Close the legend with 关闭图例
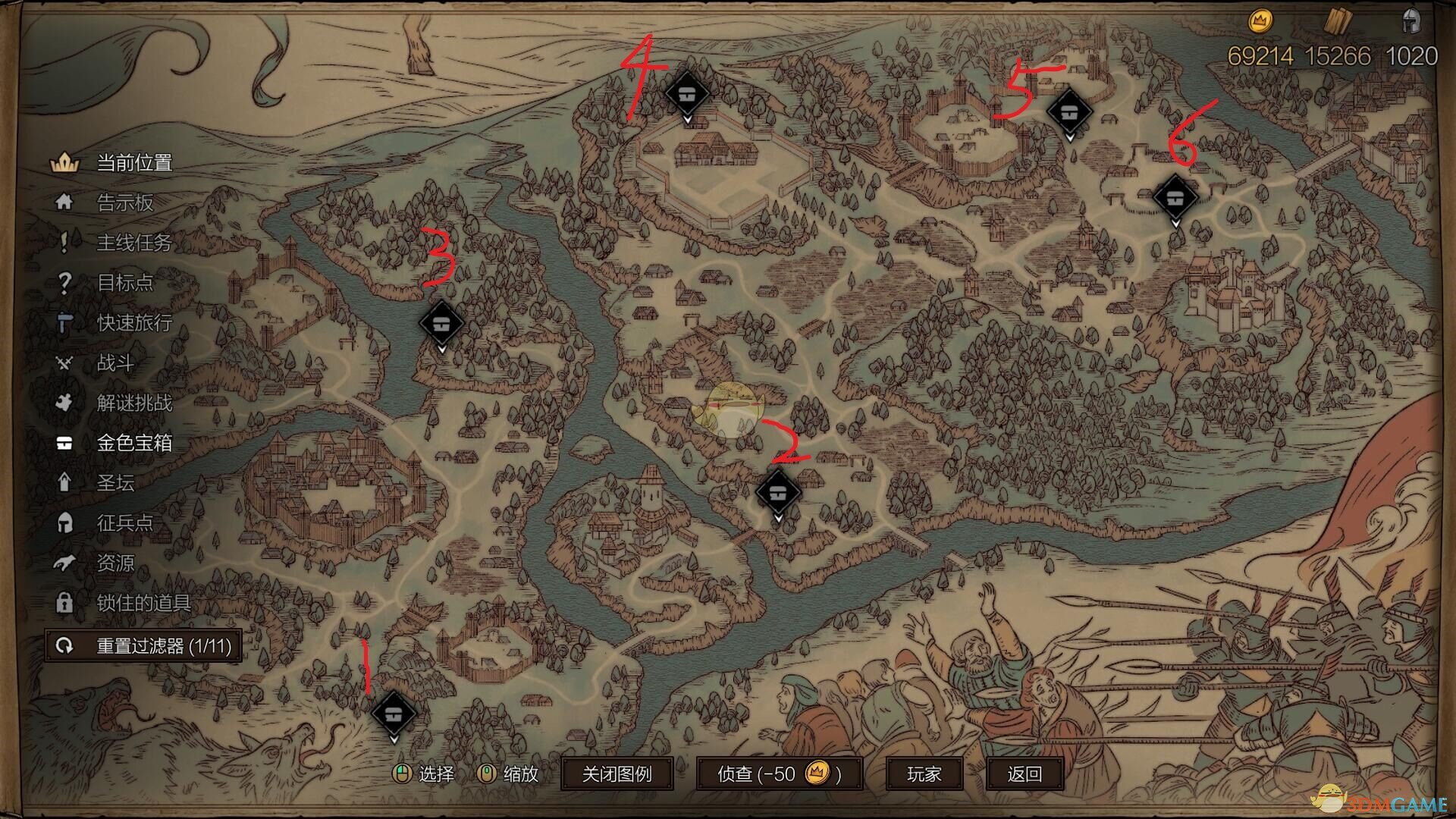The width and height of the screenshot is (1456, 819). click(x=617, y=774)
